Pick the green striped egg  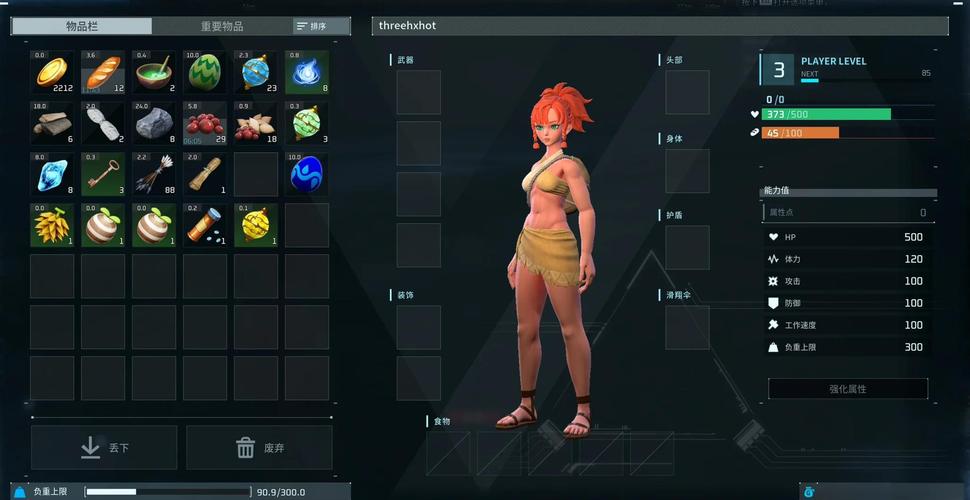(205, 73)
